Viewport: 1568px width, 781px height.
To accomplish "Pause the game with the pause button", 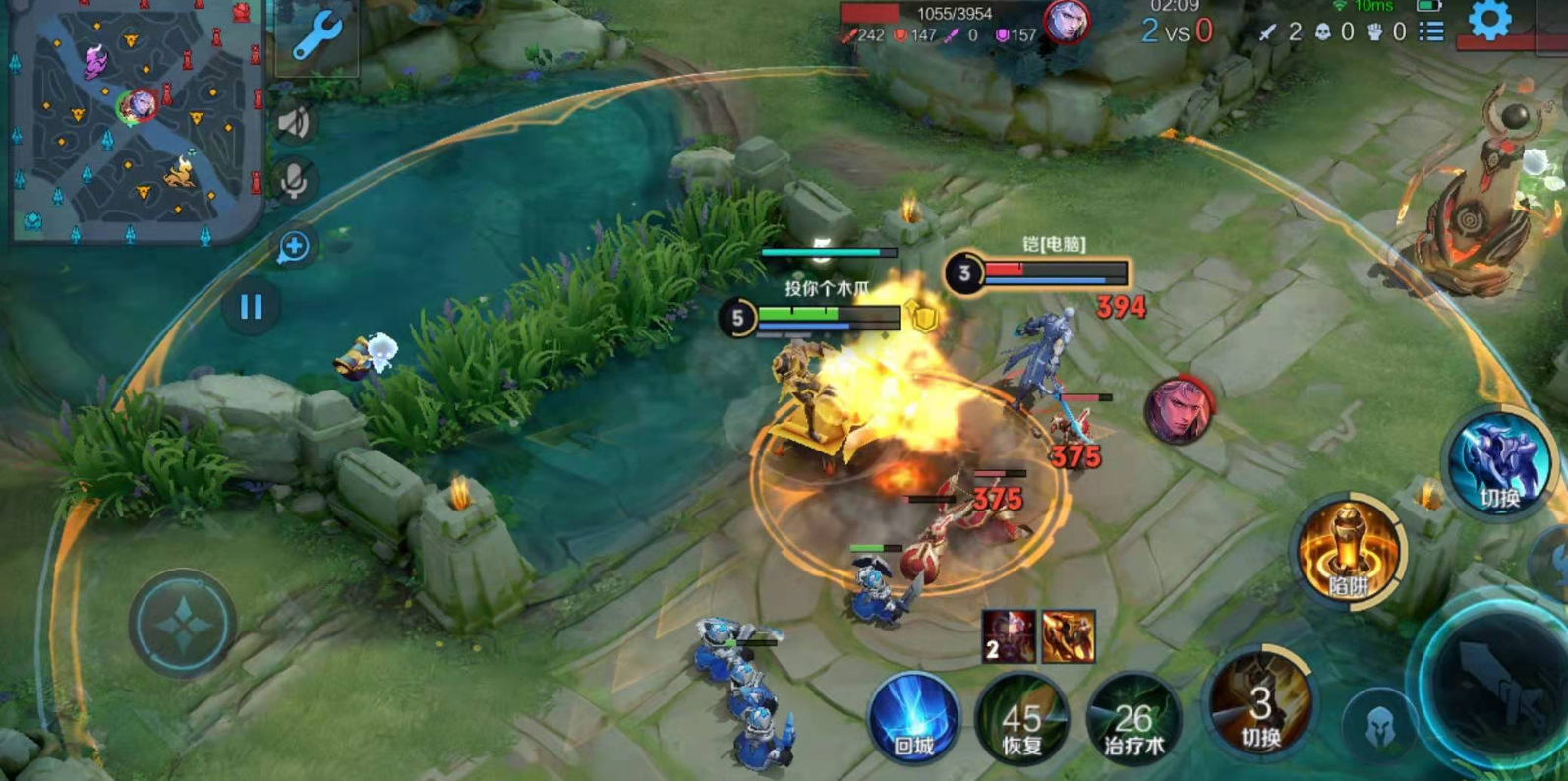I will pos(251,307).
